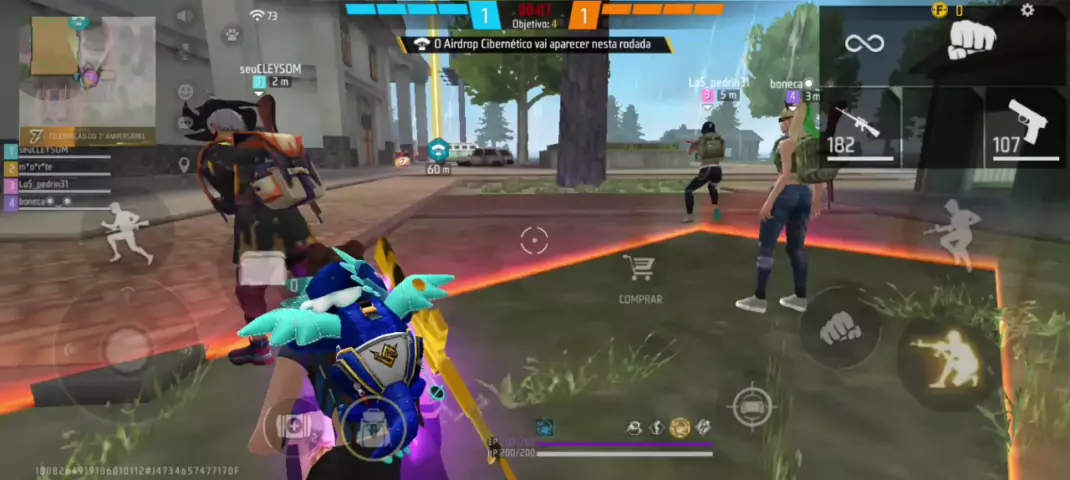Activate the sprint running figure icon
The width and height of the screenshot is (1070, 480).
pos(126,231)
